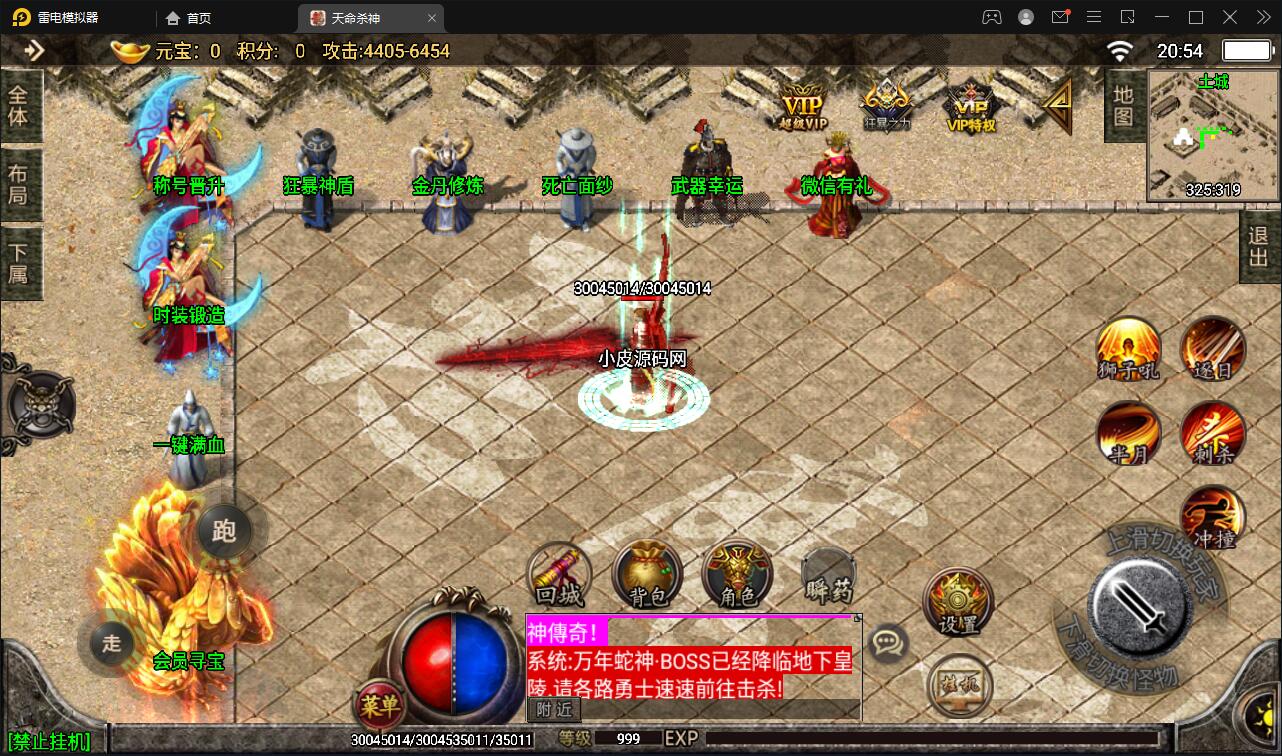Viewport: 1282px width, 756px height.
Task: Cast the 狮子吼 (Lion's Roar) skill
Action: 1128,351
